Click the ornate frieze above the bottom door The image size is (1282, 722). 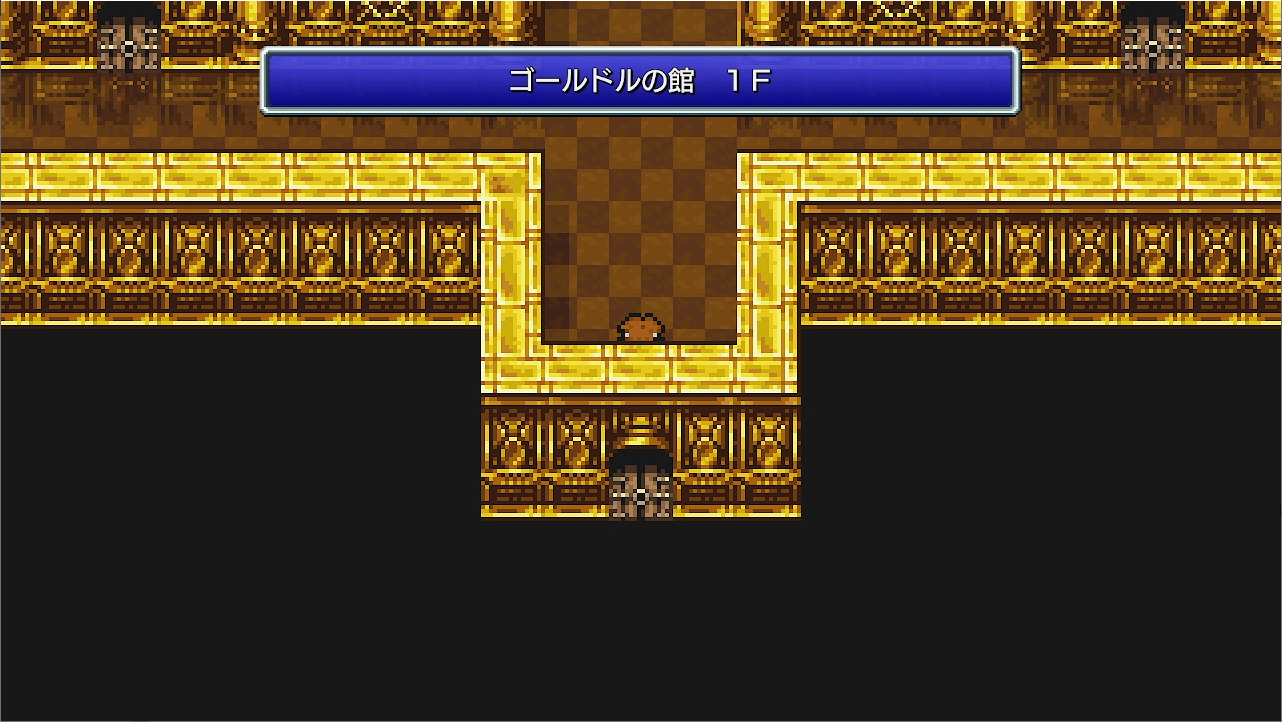pos(640,425)
